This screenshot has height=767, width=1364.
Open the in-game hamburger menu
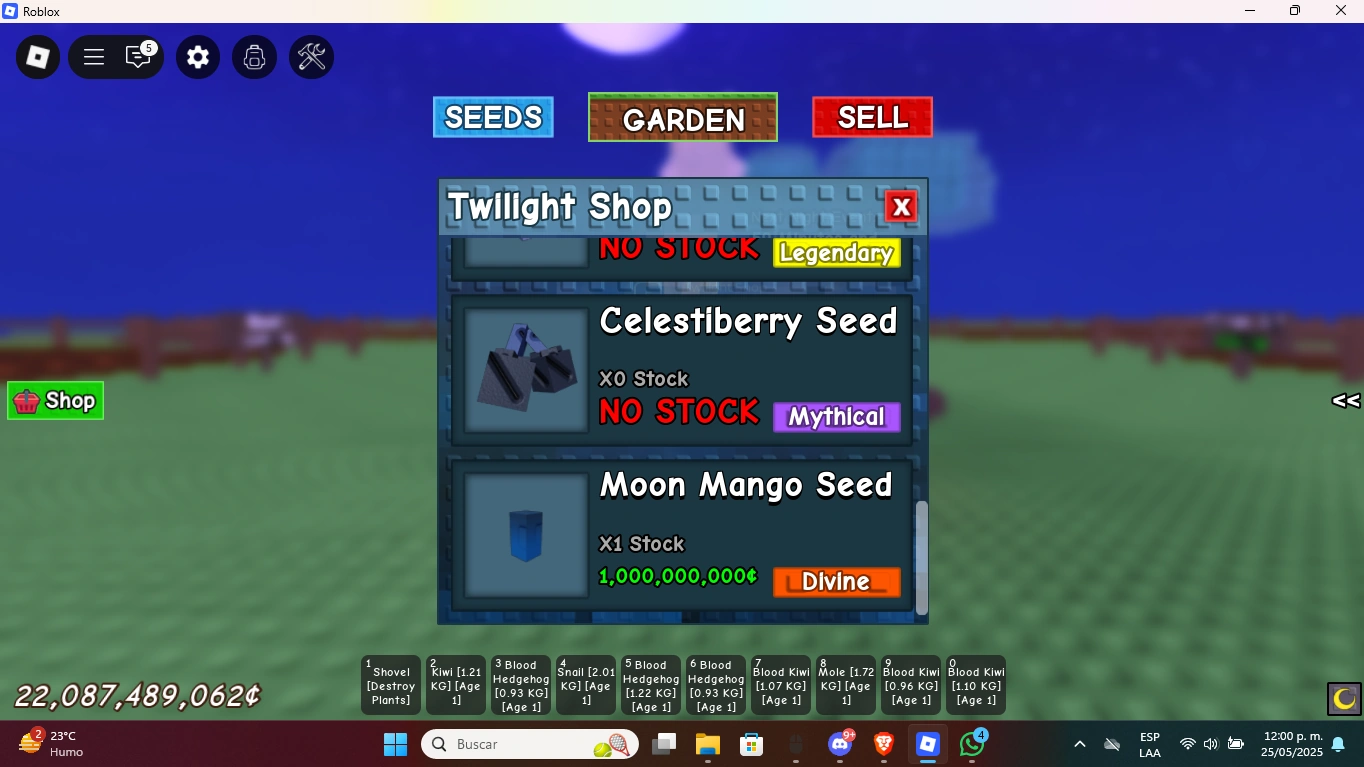93,57
